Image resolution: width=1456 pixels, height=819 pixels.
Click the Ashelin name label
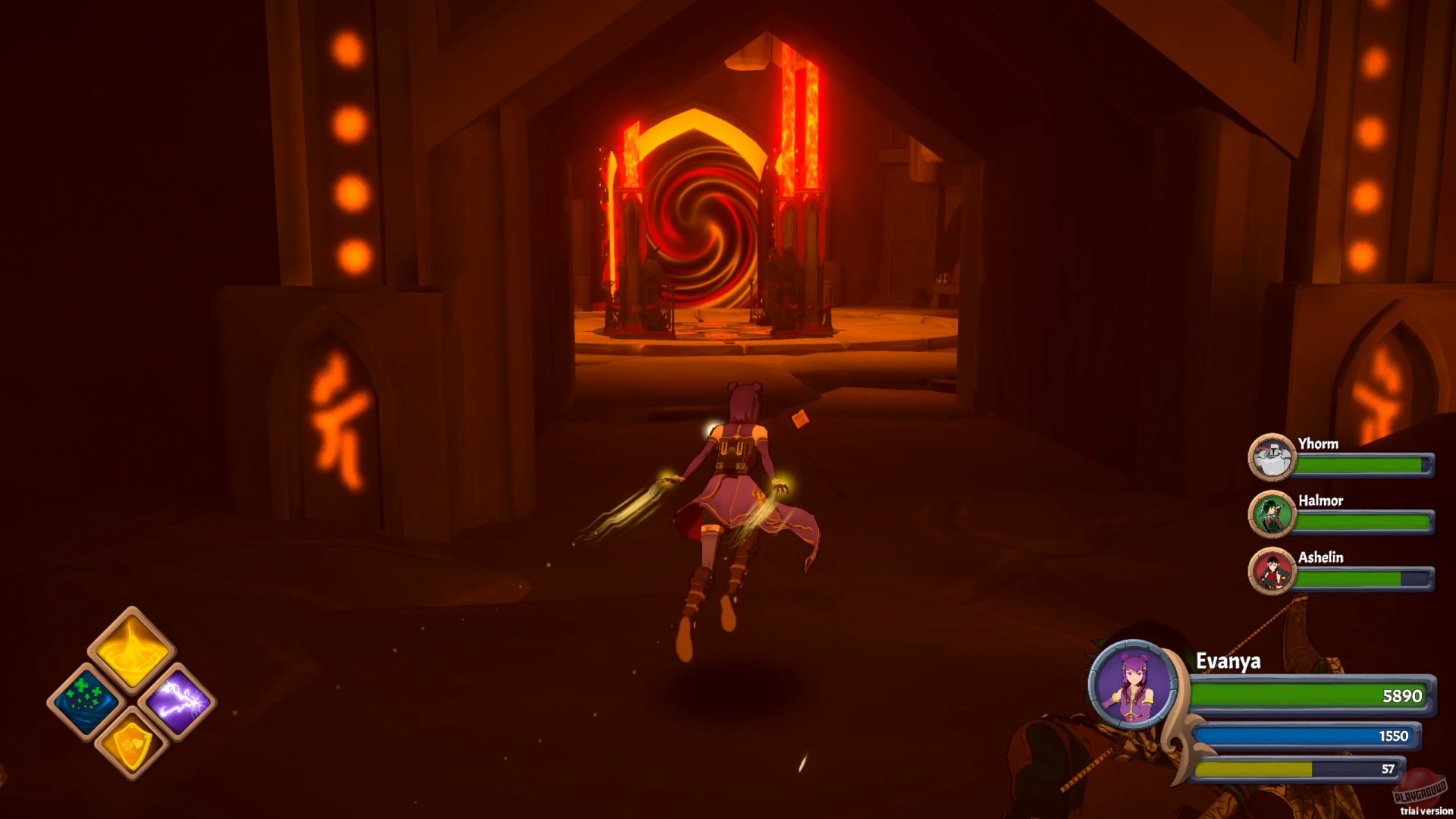tap(1323, 559)
